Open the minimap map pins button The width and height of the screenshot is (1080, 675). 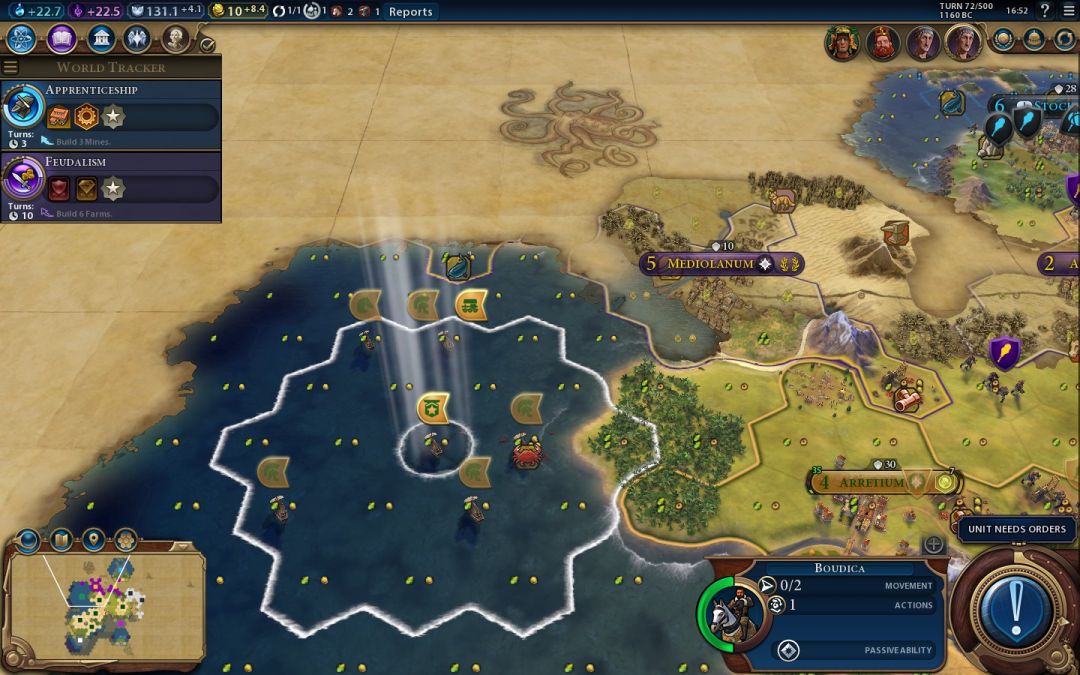pyautogui.click(x=93, y=541)
